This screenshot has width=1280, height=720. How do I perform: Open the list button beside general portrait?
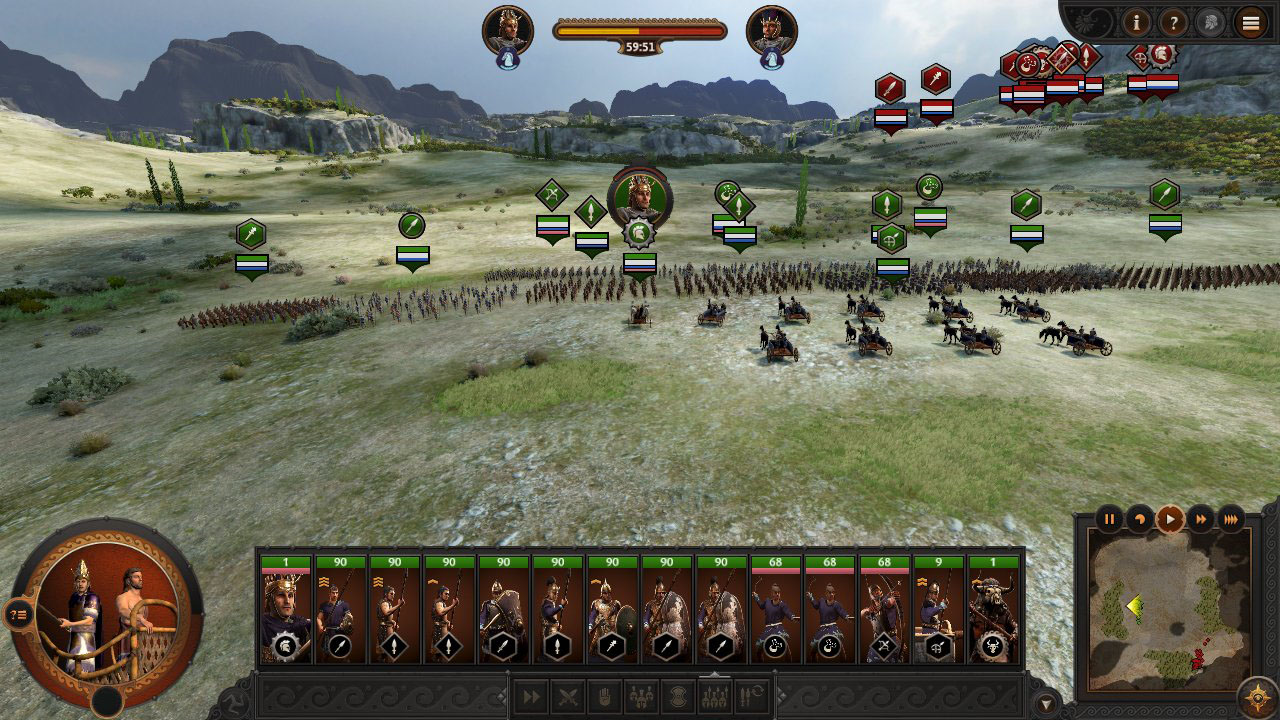click(18, 614)
